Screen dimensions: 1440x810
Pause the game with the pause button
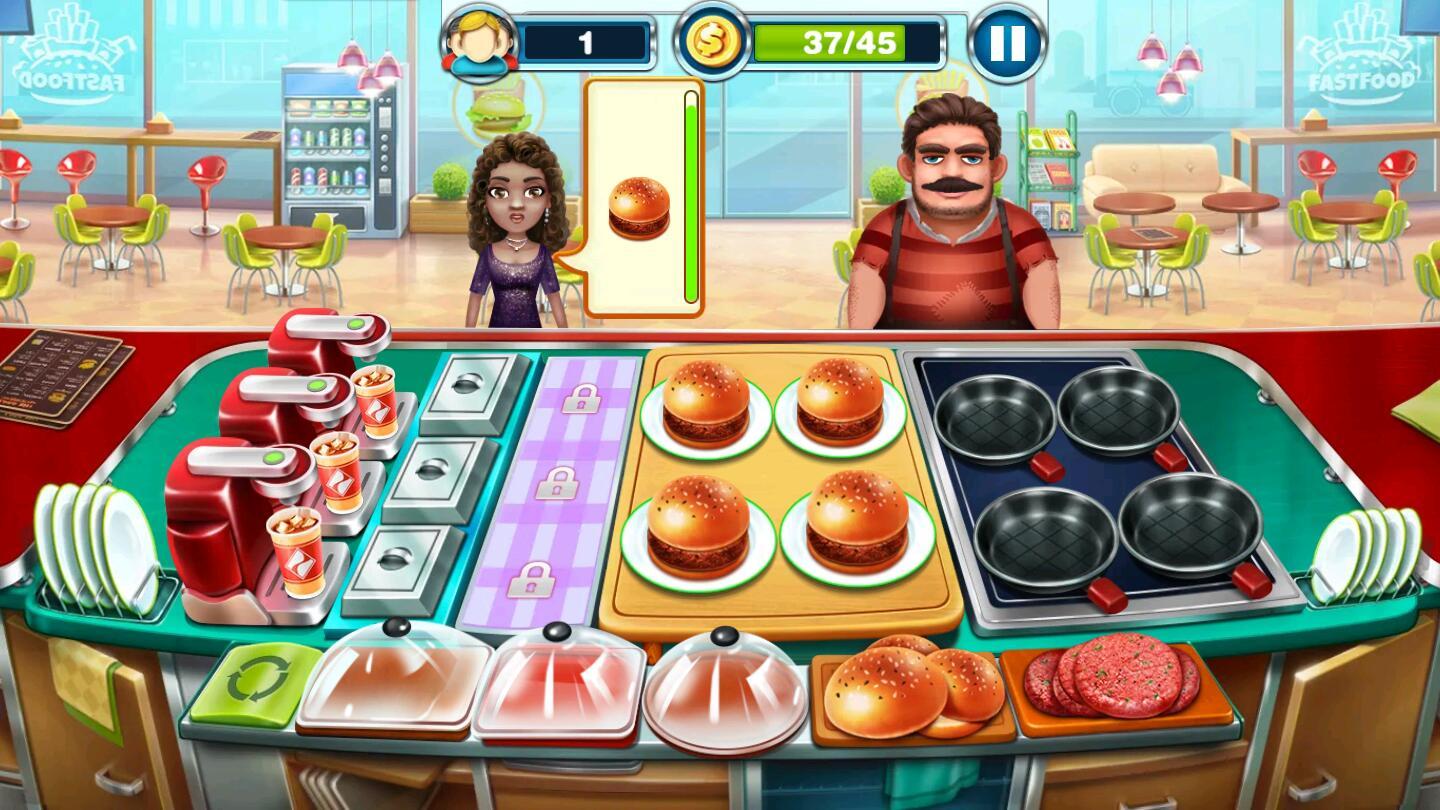pos(1007,43)
